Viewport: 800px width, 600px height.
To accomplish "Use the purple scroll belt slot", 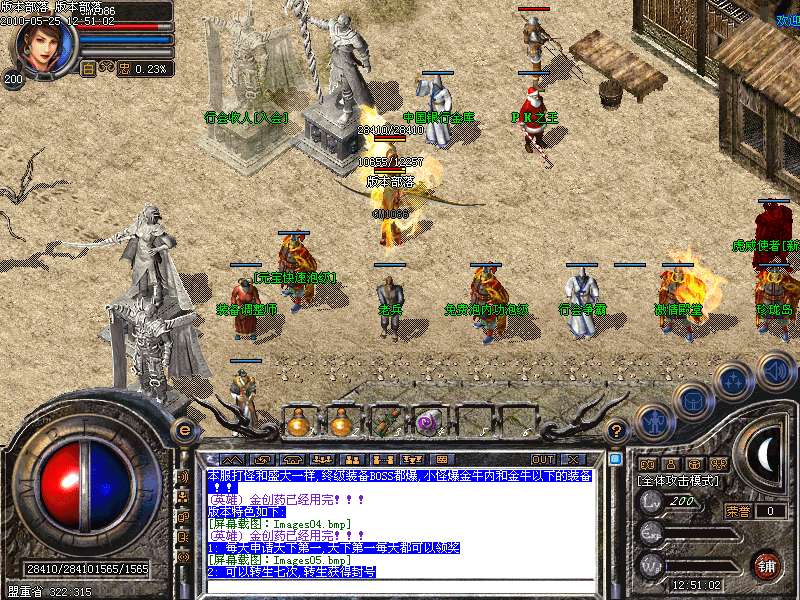I will [428, 422].
